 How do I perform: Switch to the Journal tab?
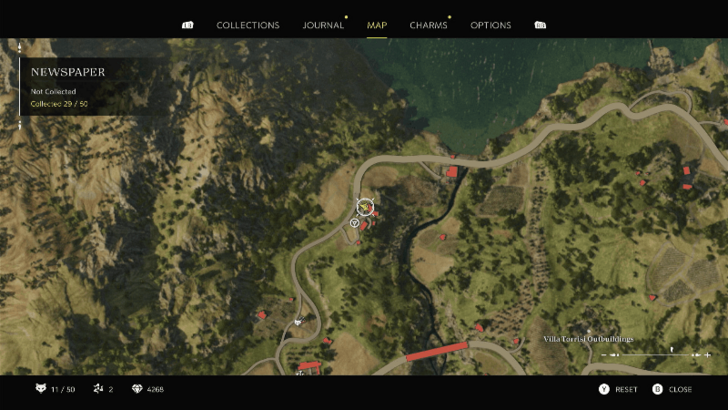323,25
